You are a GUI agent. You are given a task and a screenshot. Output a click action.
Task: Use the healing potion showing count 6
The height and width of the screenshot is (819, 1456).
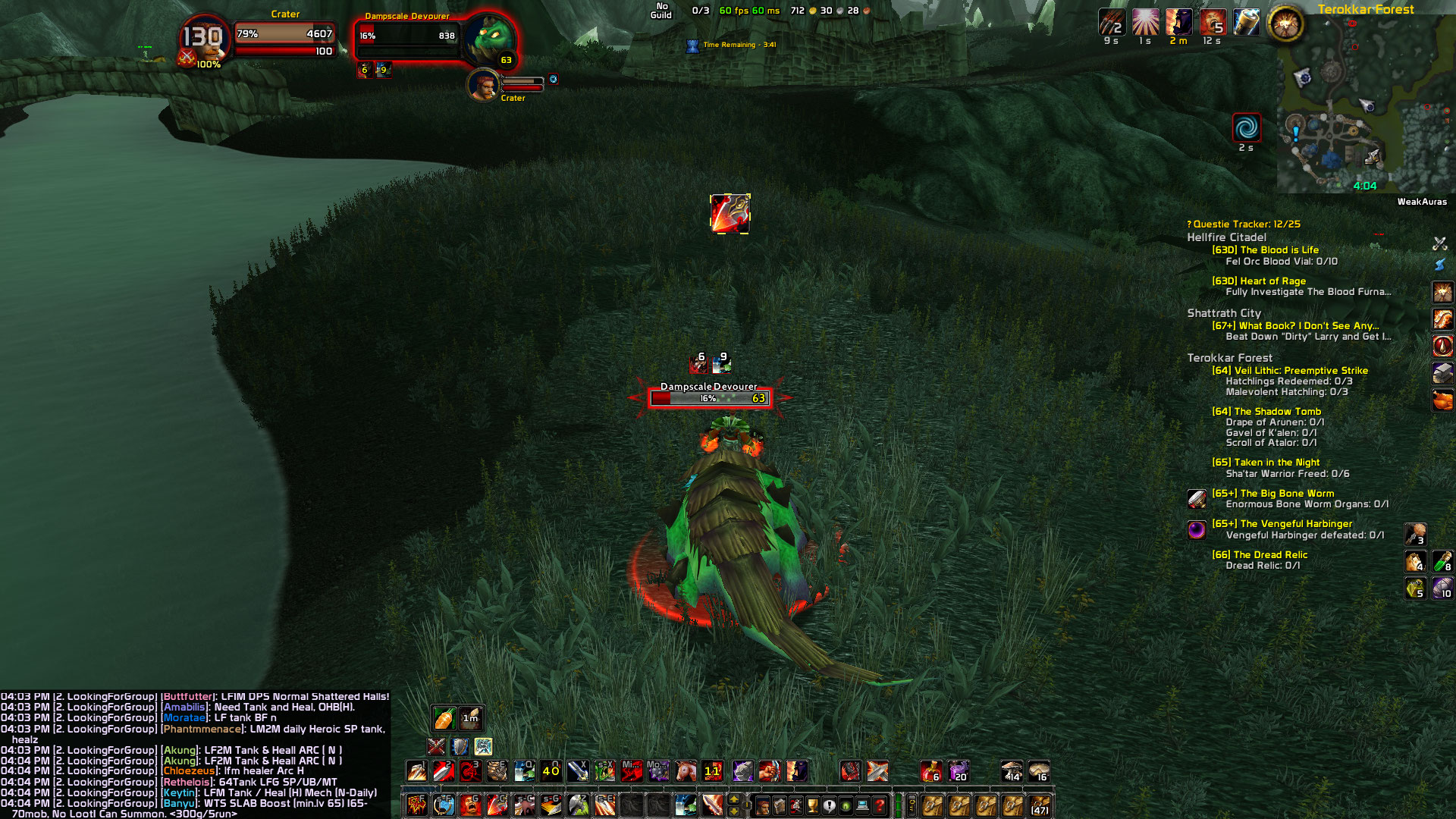coord(930,770)
